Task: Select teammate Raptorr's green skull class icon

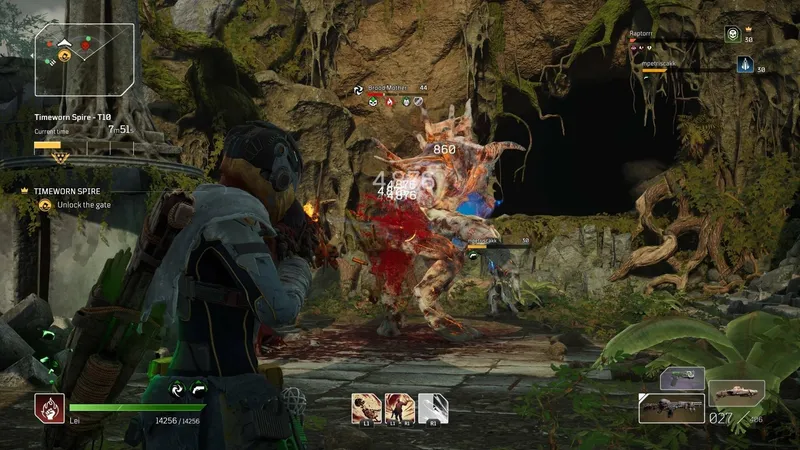Action: (x=732, y=34)
